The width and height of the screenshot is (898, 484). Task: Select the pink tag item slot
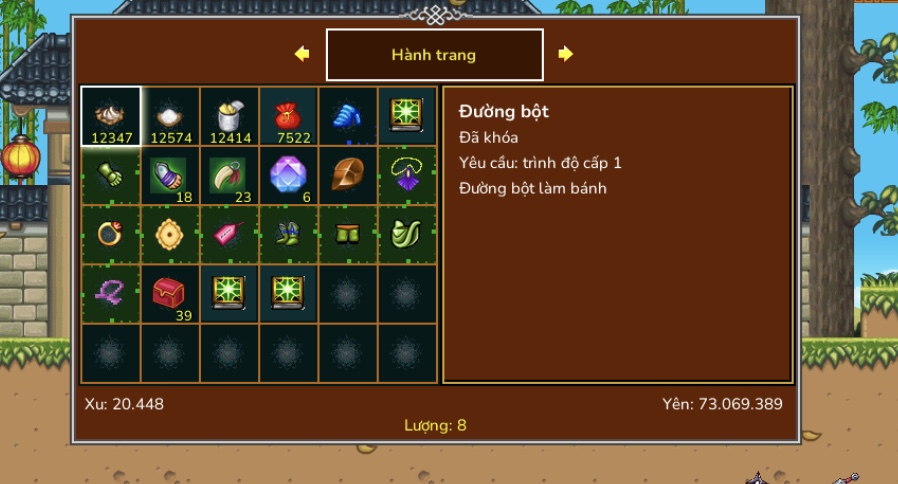pyautogui.click(x=229, y=234)
